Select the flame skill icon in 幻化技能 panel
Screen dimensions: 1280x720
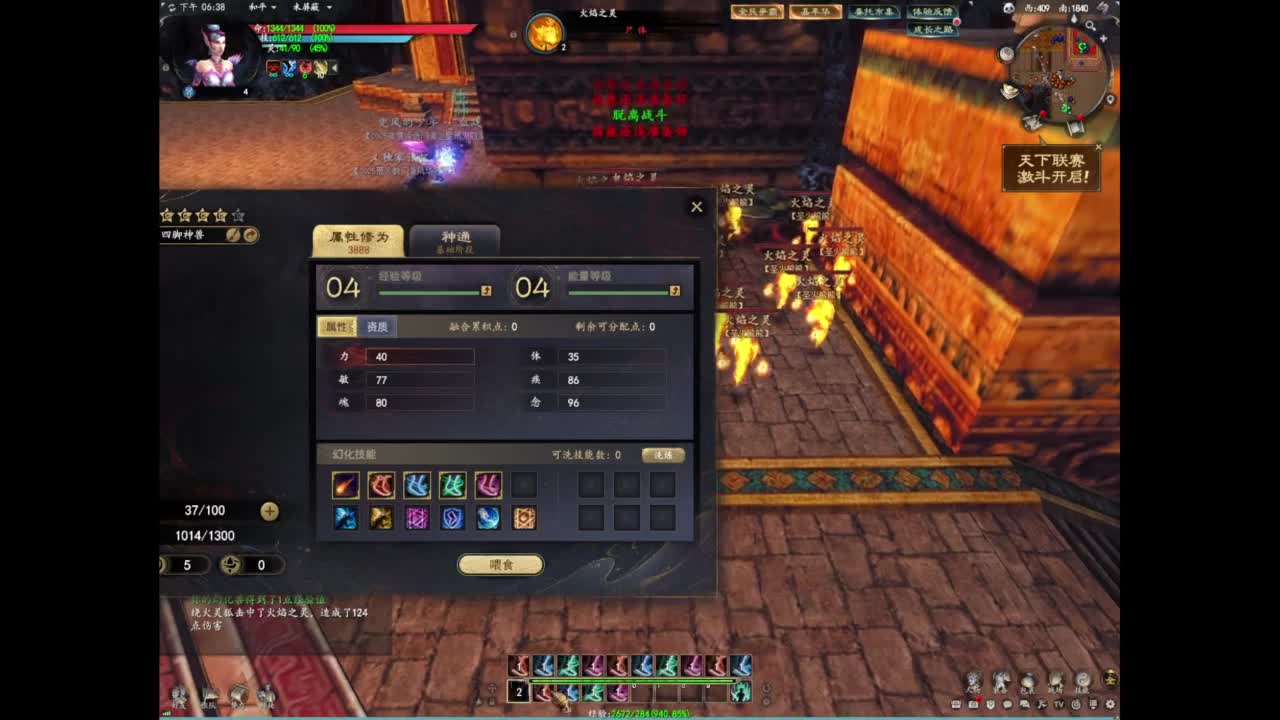(344, 484)
